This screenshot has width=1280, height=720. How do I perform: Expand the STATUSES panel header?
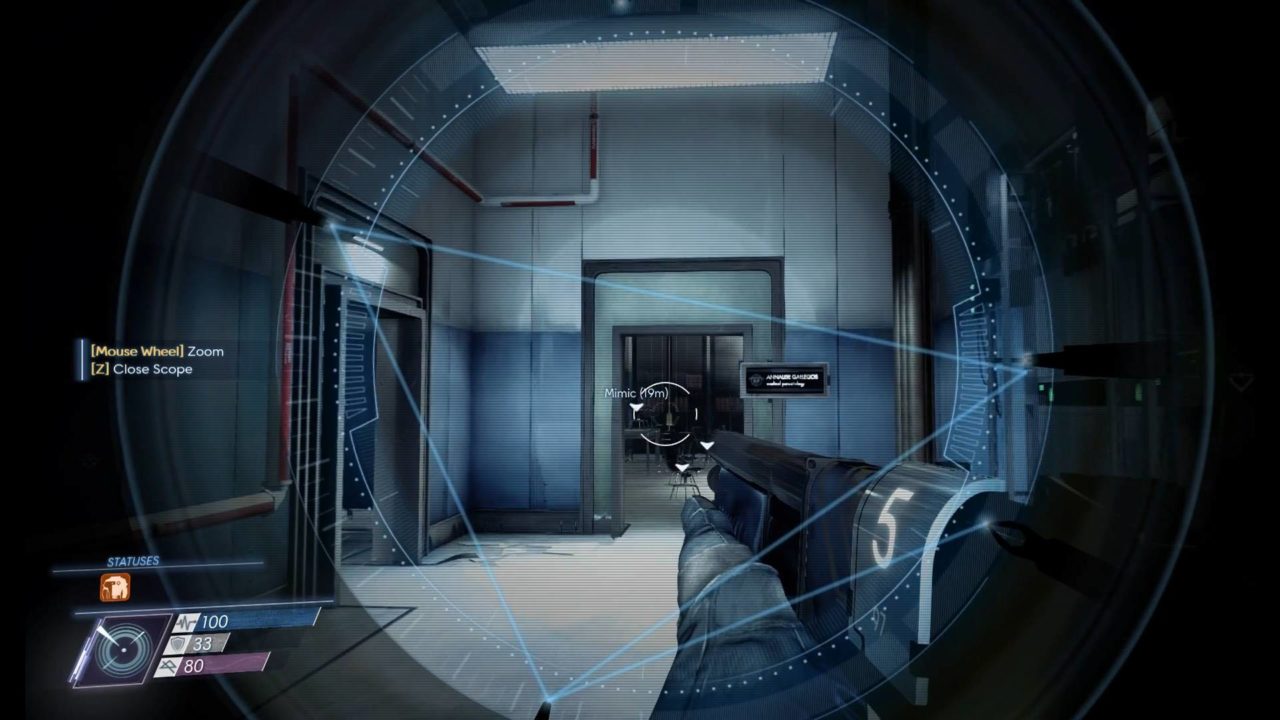click(132, 559)
